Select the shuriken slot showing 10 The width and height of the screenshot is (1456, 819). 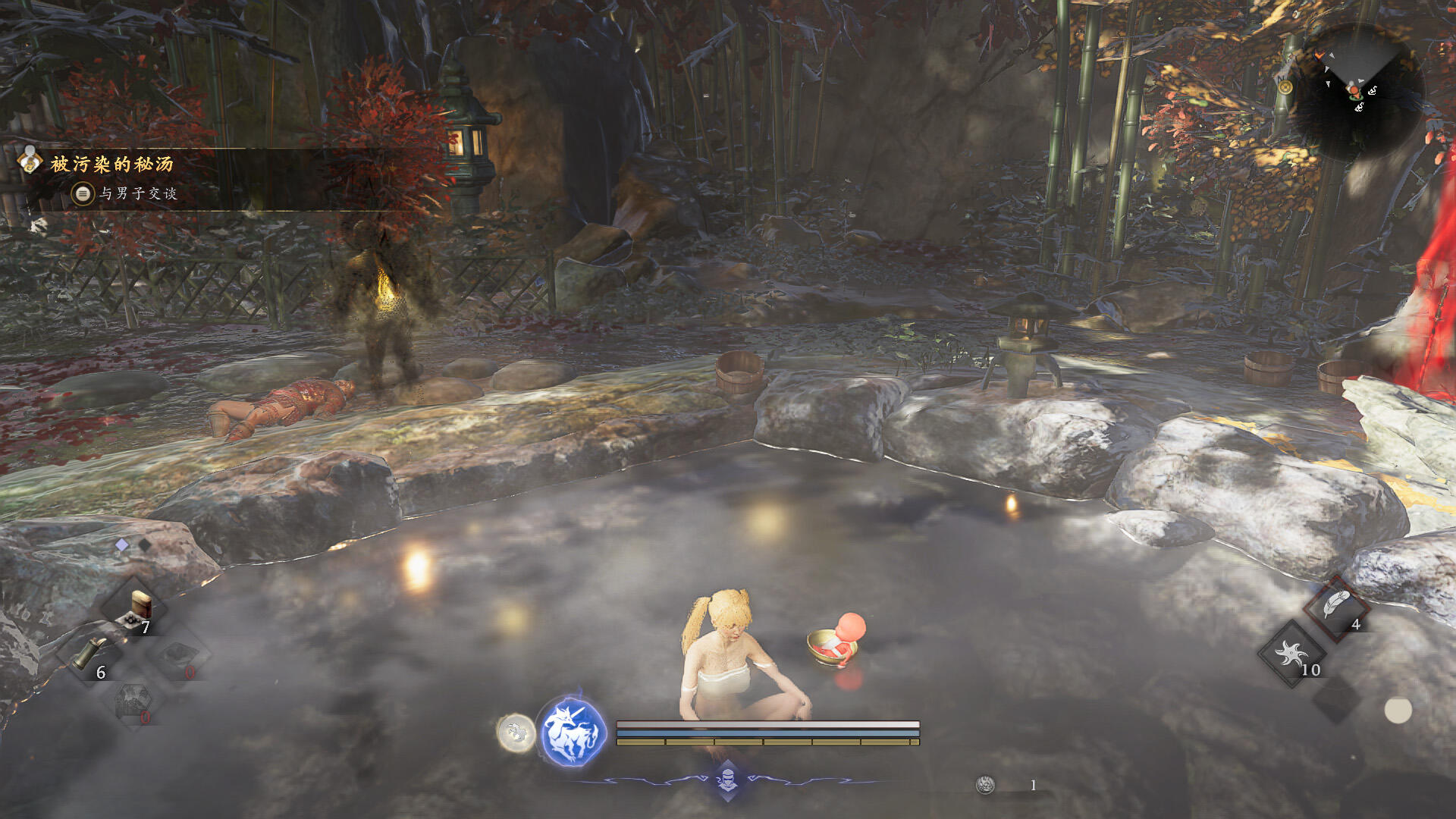click(x=1291, y=654)
